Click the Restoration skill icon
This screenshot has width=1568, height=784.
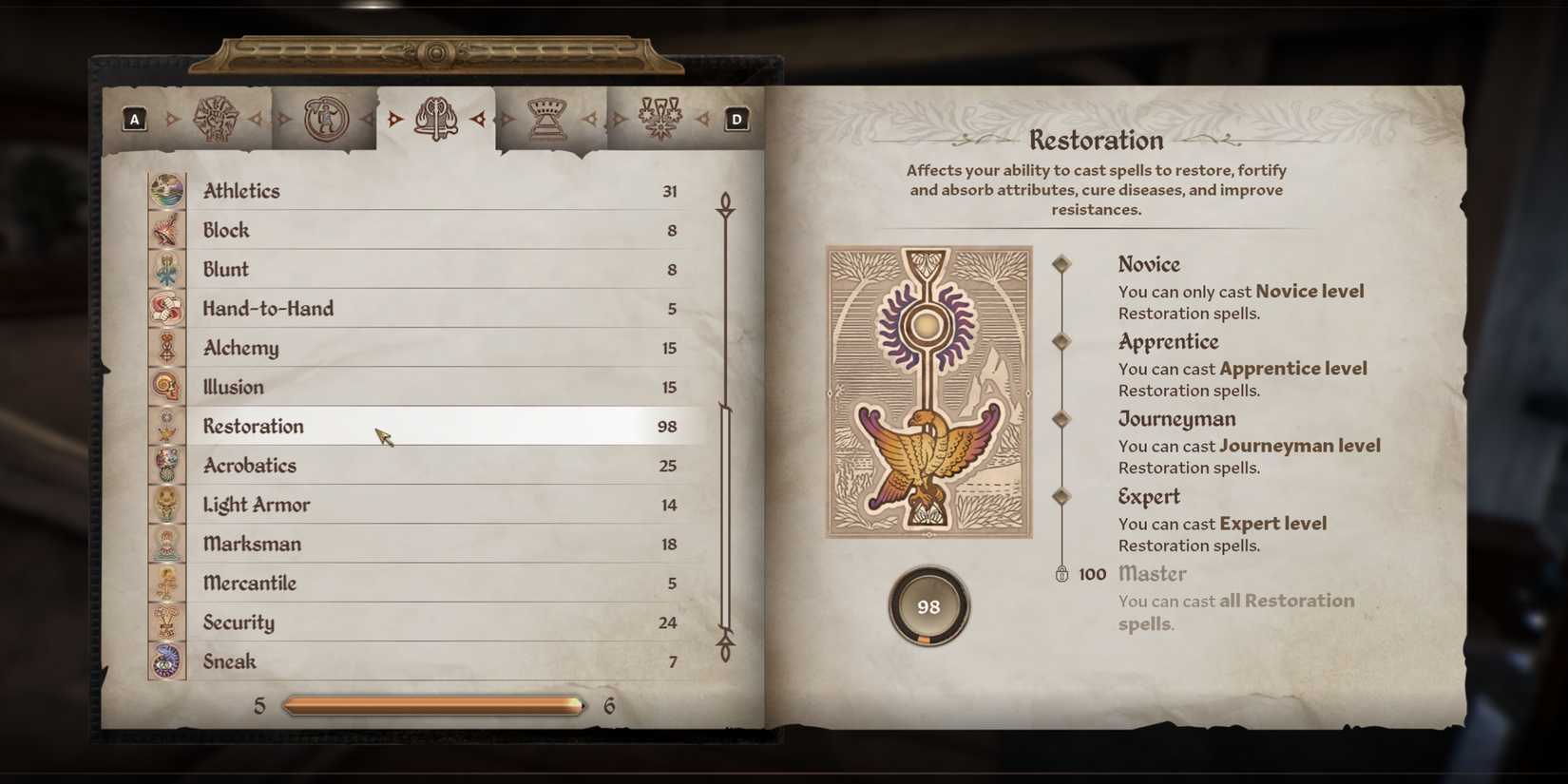(168, 426)
